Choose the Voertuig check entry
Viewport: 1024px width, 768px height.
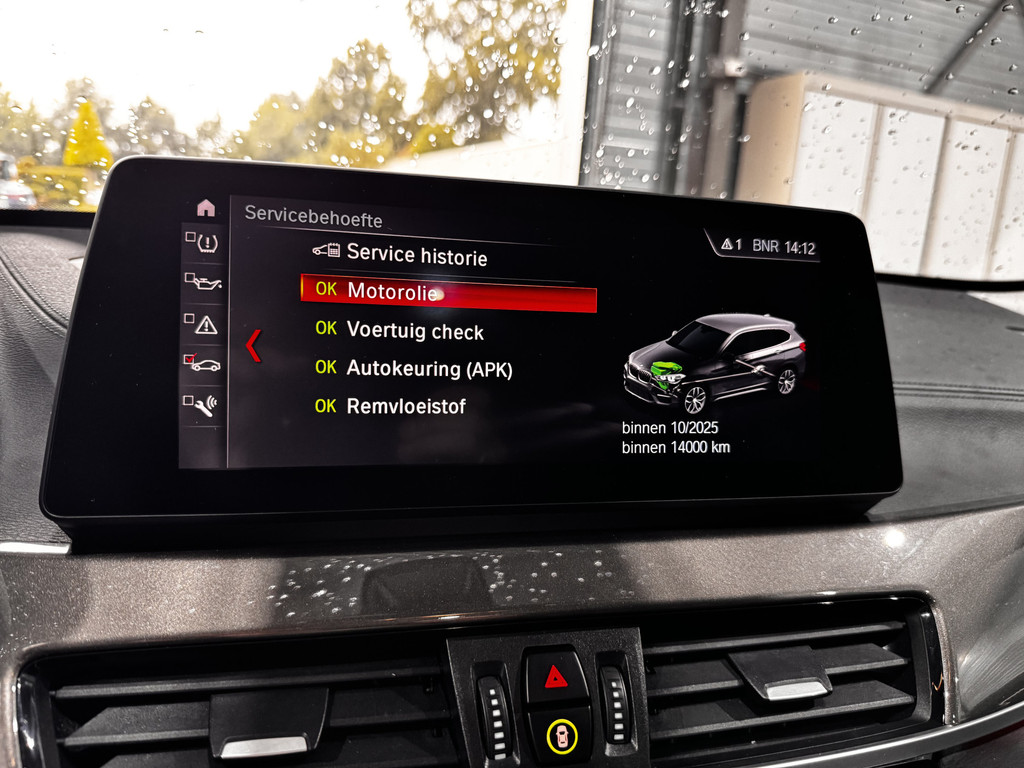[x=414, y=331]
